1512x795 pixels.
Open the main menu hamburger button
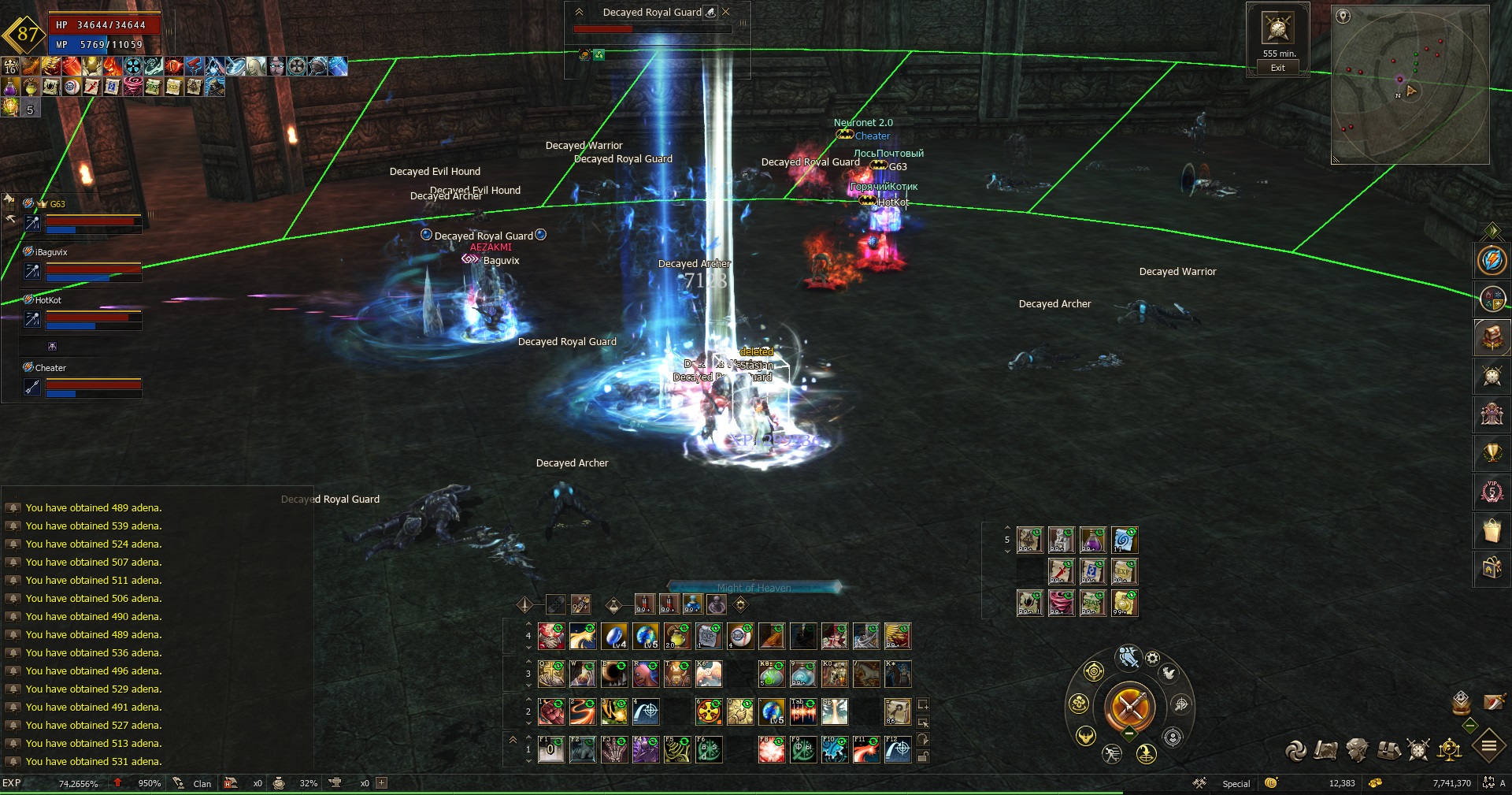[x=1488, y=745]
